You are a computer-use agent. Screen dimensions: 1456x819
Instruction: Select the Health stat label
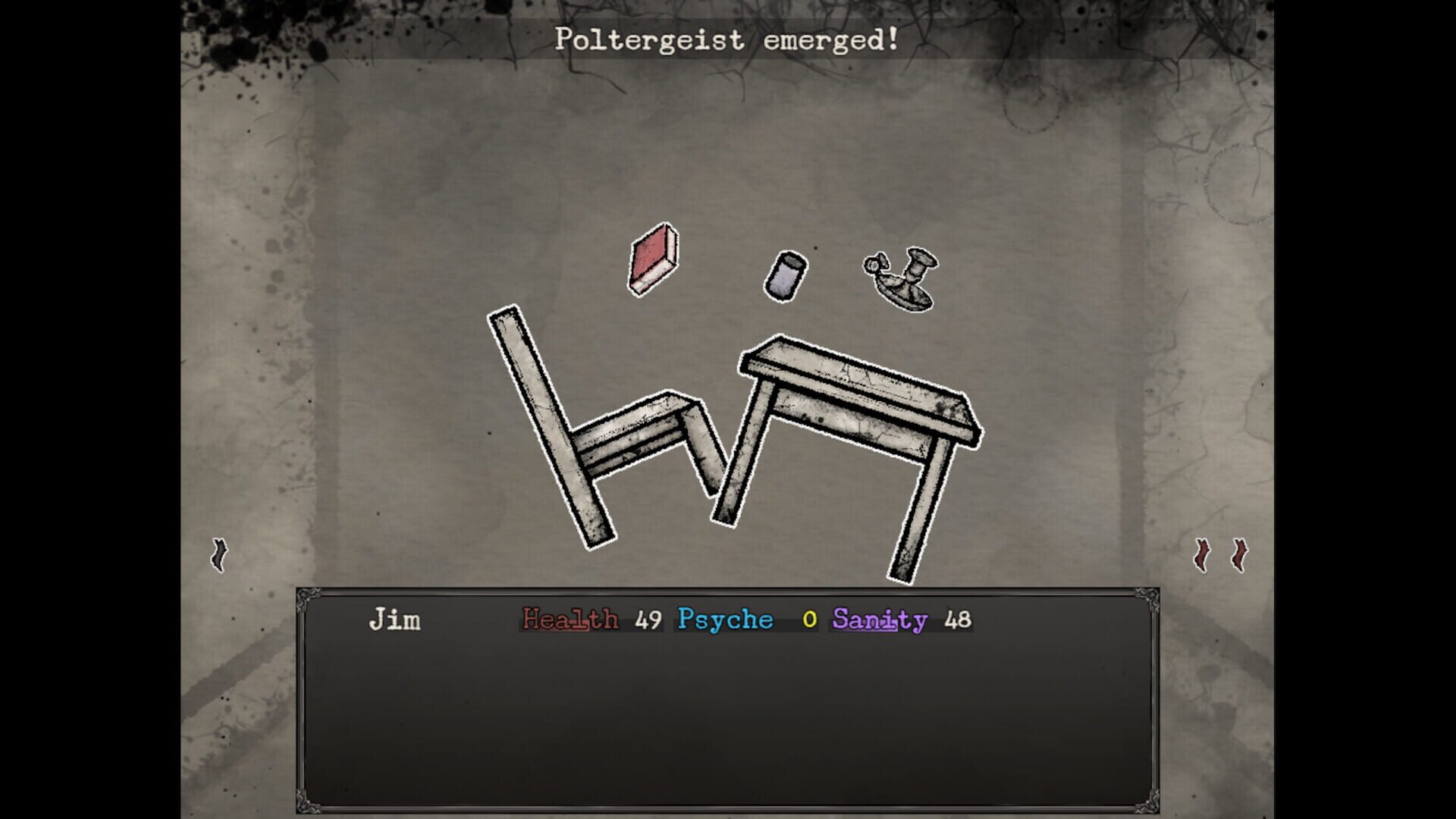point(570,620)
